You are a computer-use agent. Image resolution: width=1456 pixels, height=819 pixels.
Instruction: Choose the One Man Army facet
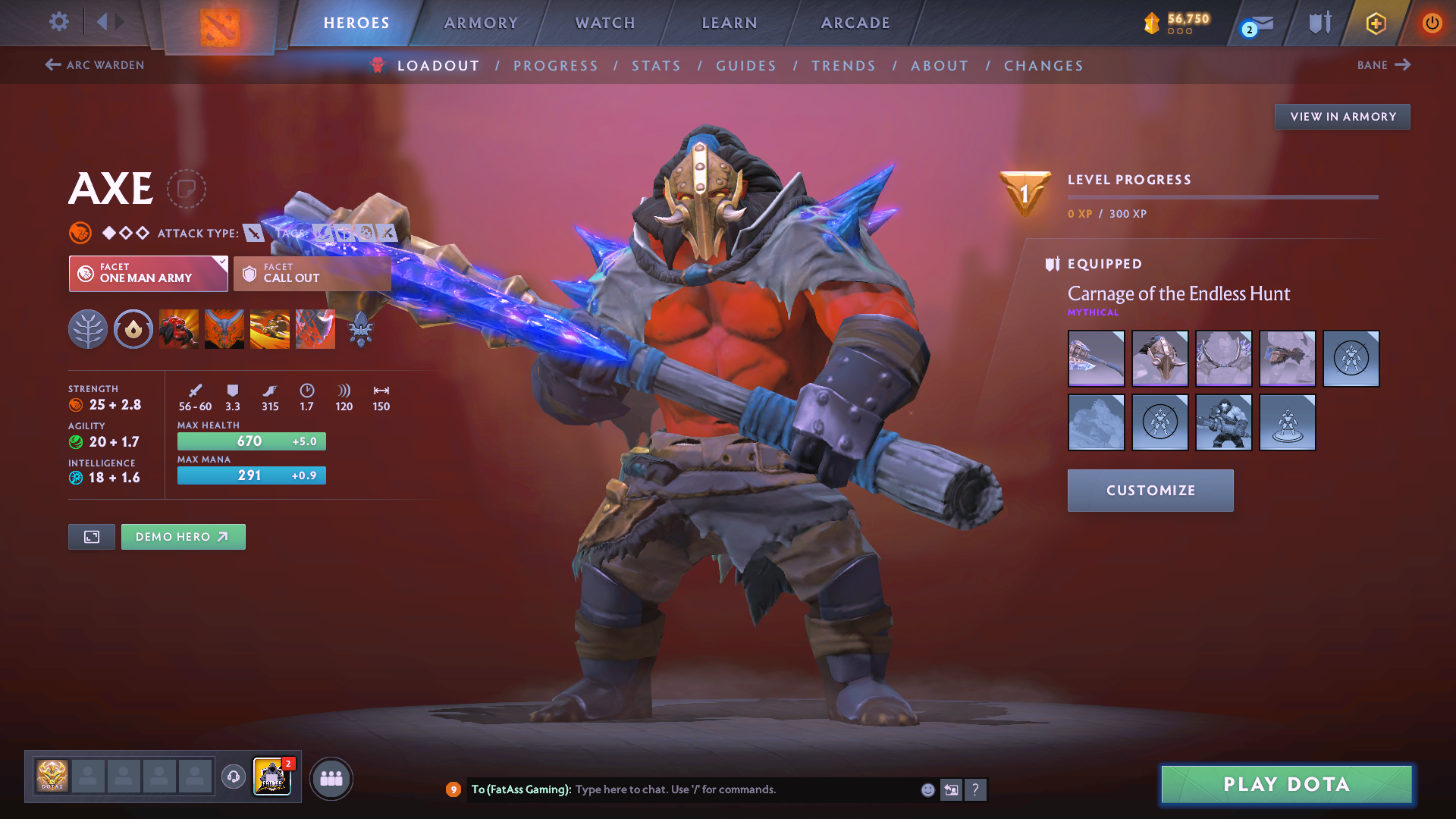148,273
